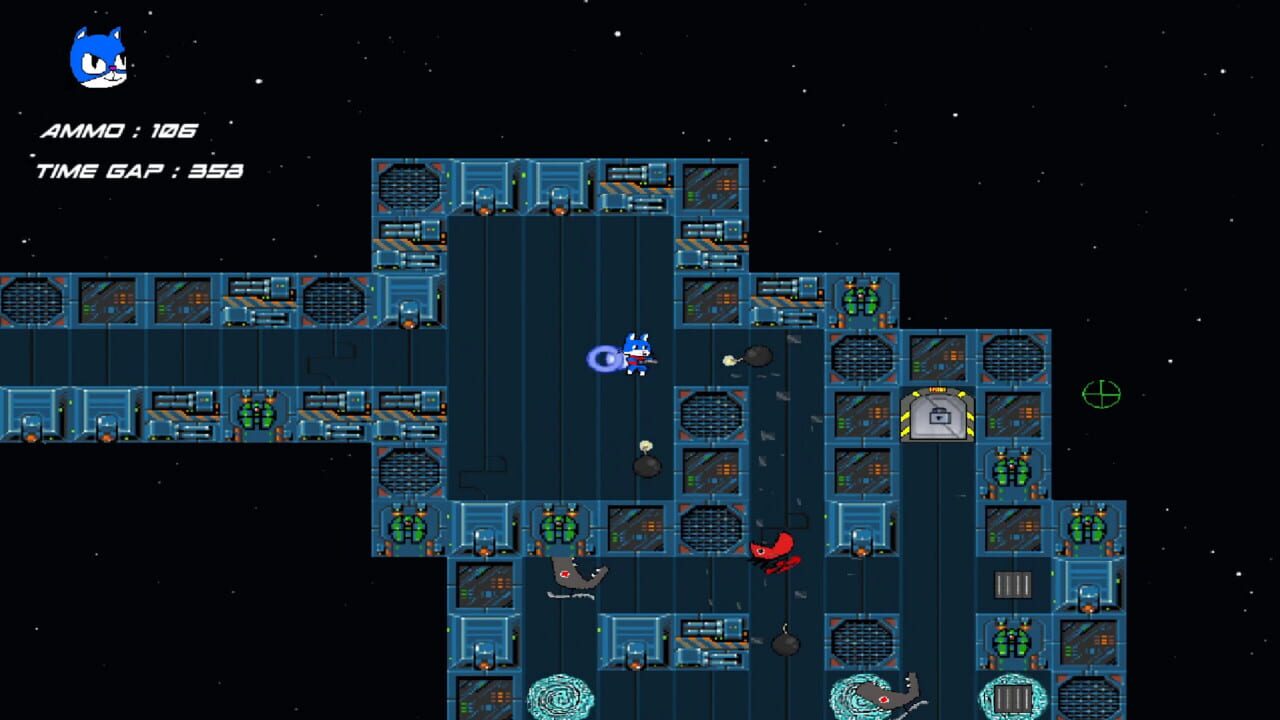This screenshot has width=1280, height=720.
Task: Click the round black bomb near the player
Action: coord(756,357)
